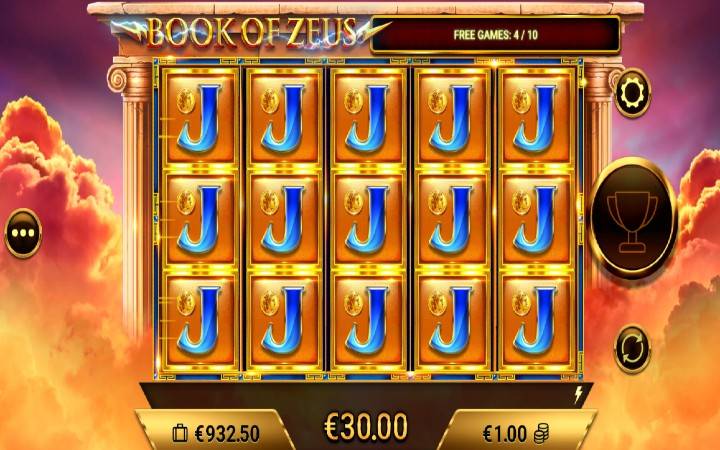Open the gear settings button

pyautogui.click(x=632, y=93)
